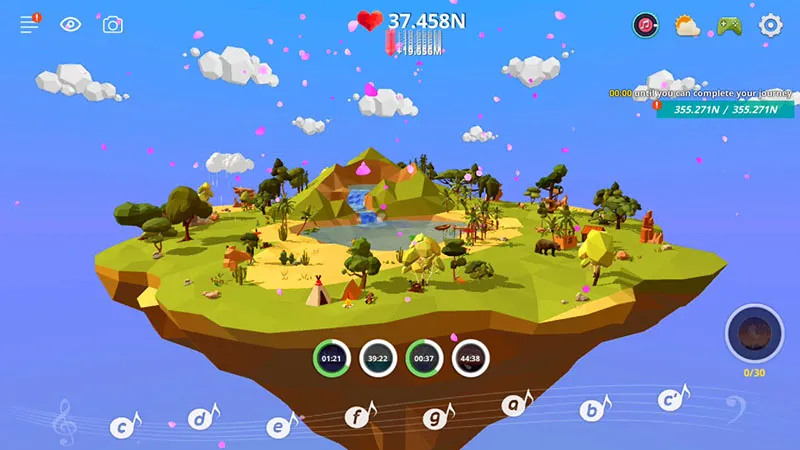Open the weather sun-and-cloud icon
This screenshot has width=800, height=450.
pyautogui.click(x=688, y=25)
